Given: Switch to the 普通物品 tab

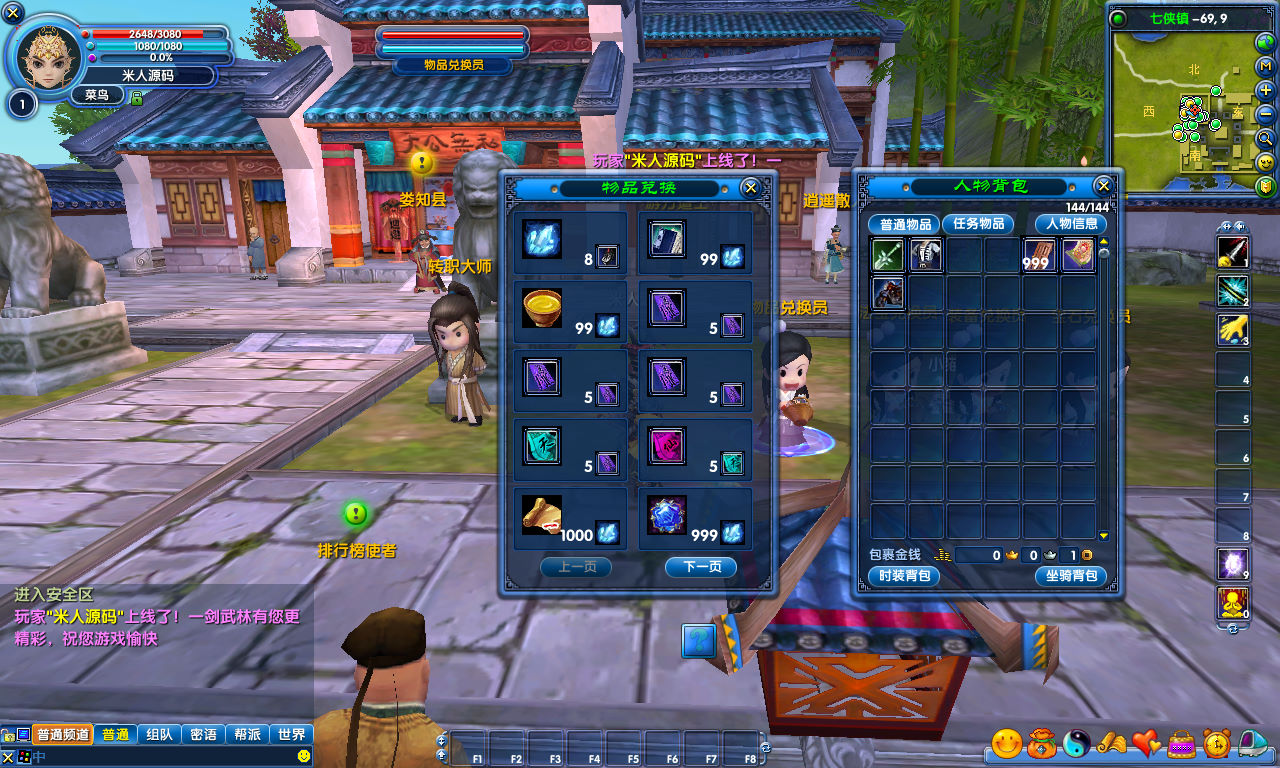Looking at the screenshot, I should click(x=903, y=224).
